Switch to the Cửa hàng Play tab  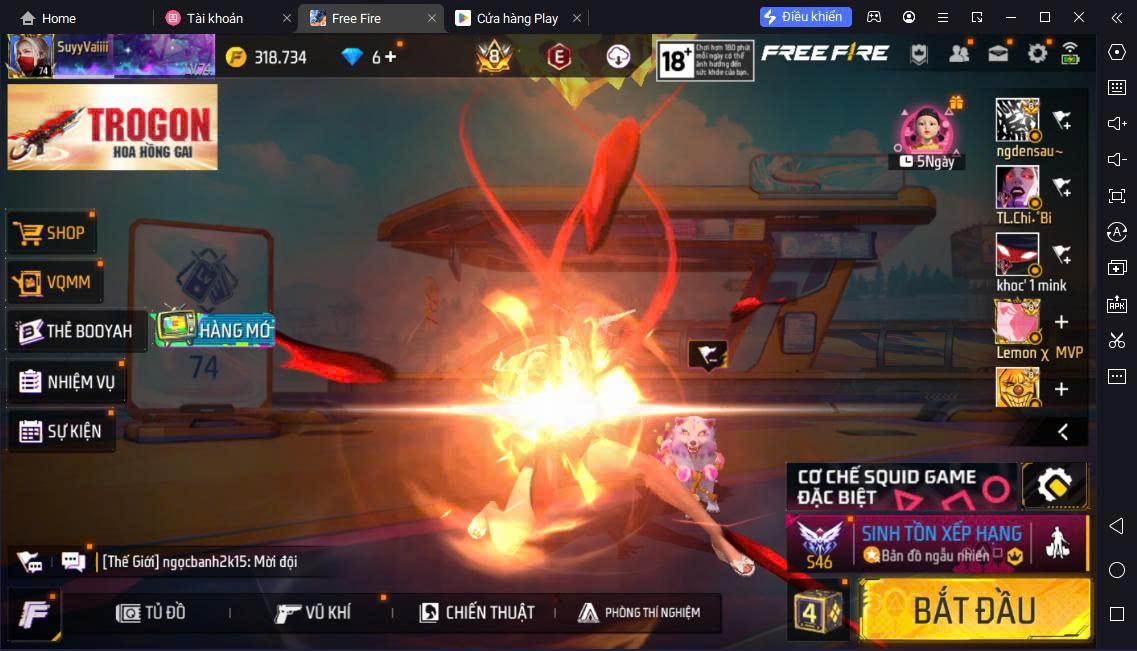tap(518, 18)
